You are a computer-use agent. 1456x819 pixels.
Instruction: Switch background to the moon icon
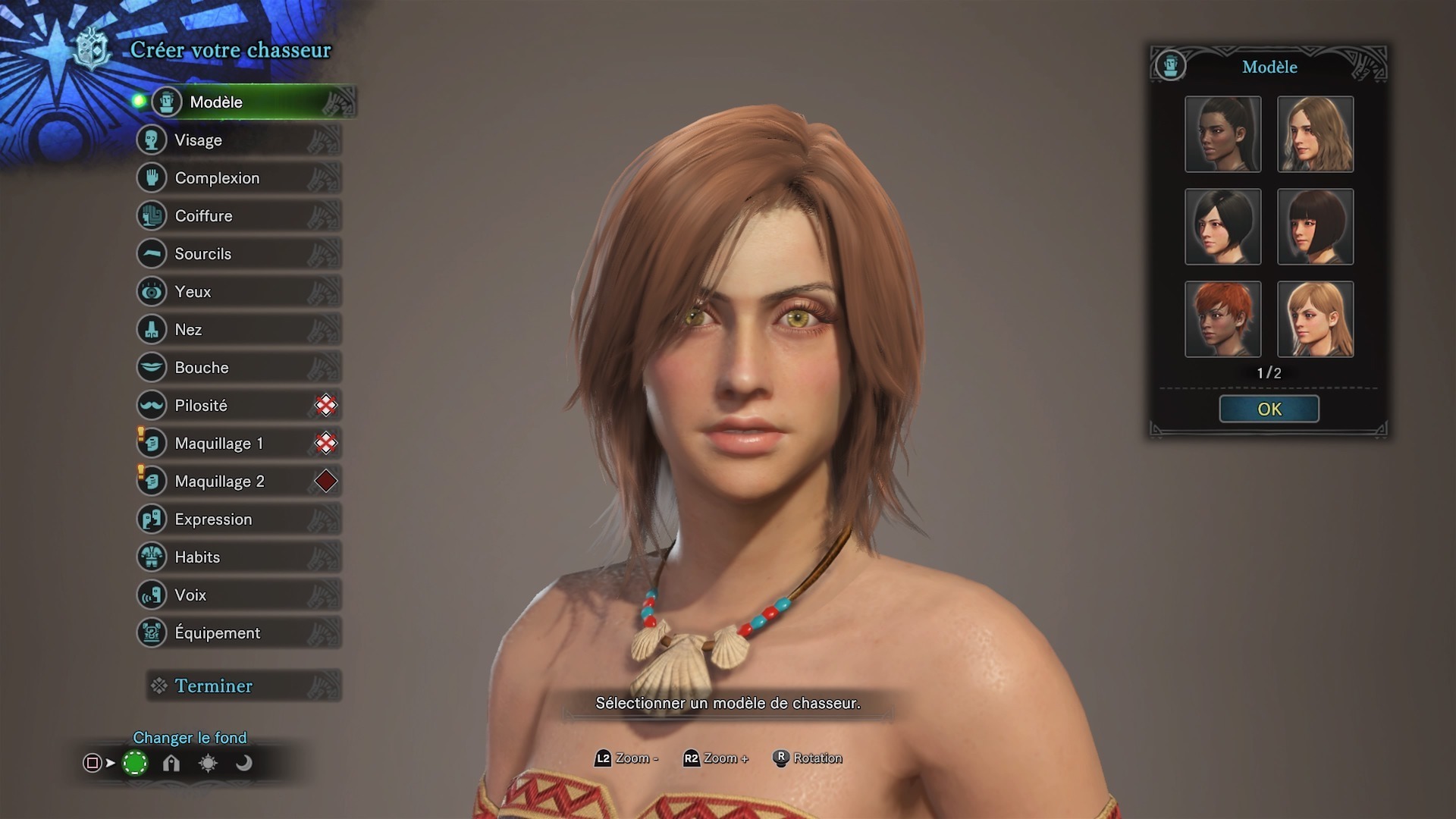click(243, 764)
